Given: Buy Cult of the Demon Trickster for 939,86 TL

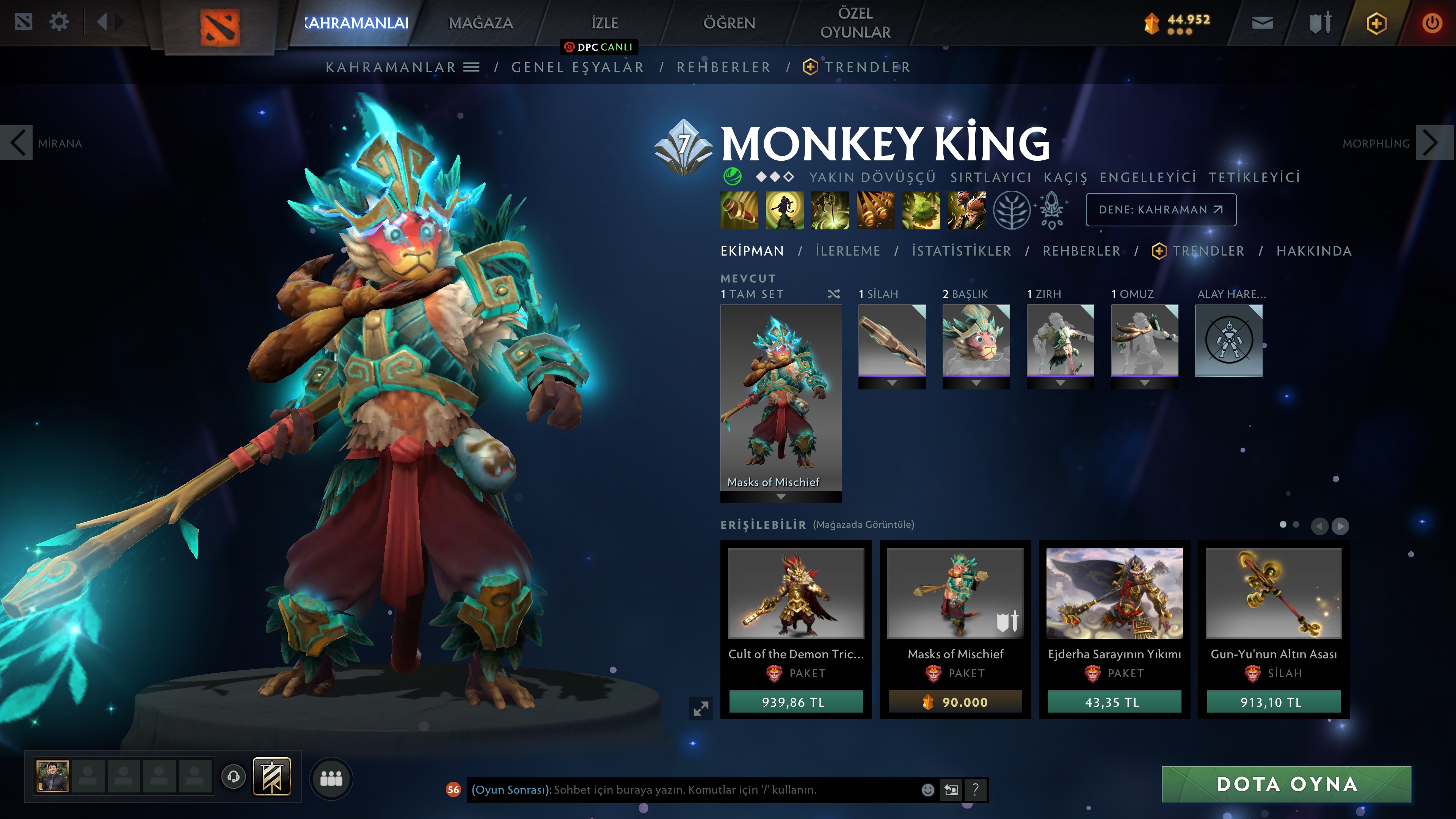Looking at the screenshot, I should tap(795, 702).
